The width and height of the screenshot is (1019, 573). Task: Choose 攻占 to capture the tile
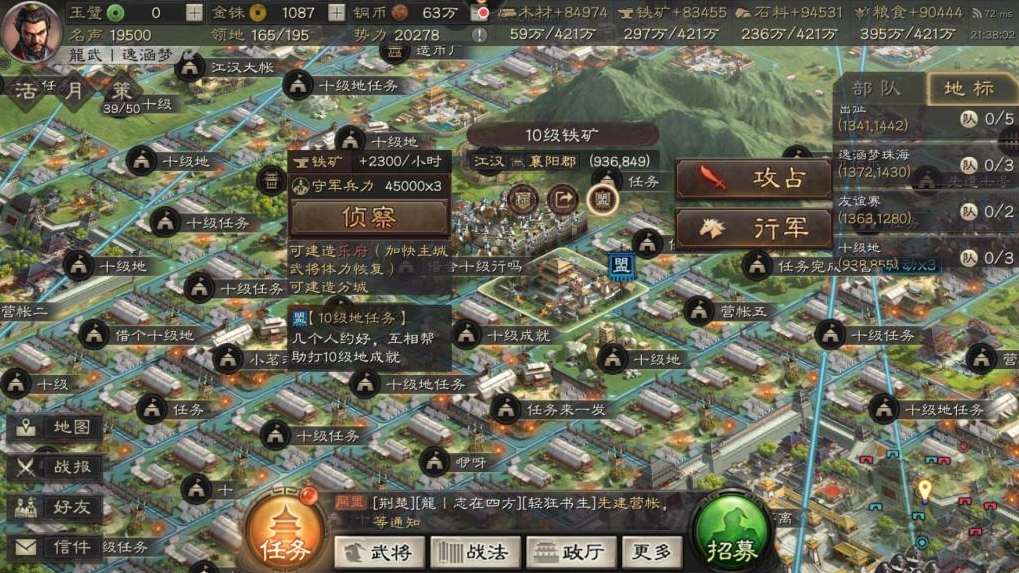pyautogui.click(x=755, y=179)
